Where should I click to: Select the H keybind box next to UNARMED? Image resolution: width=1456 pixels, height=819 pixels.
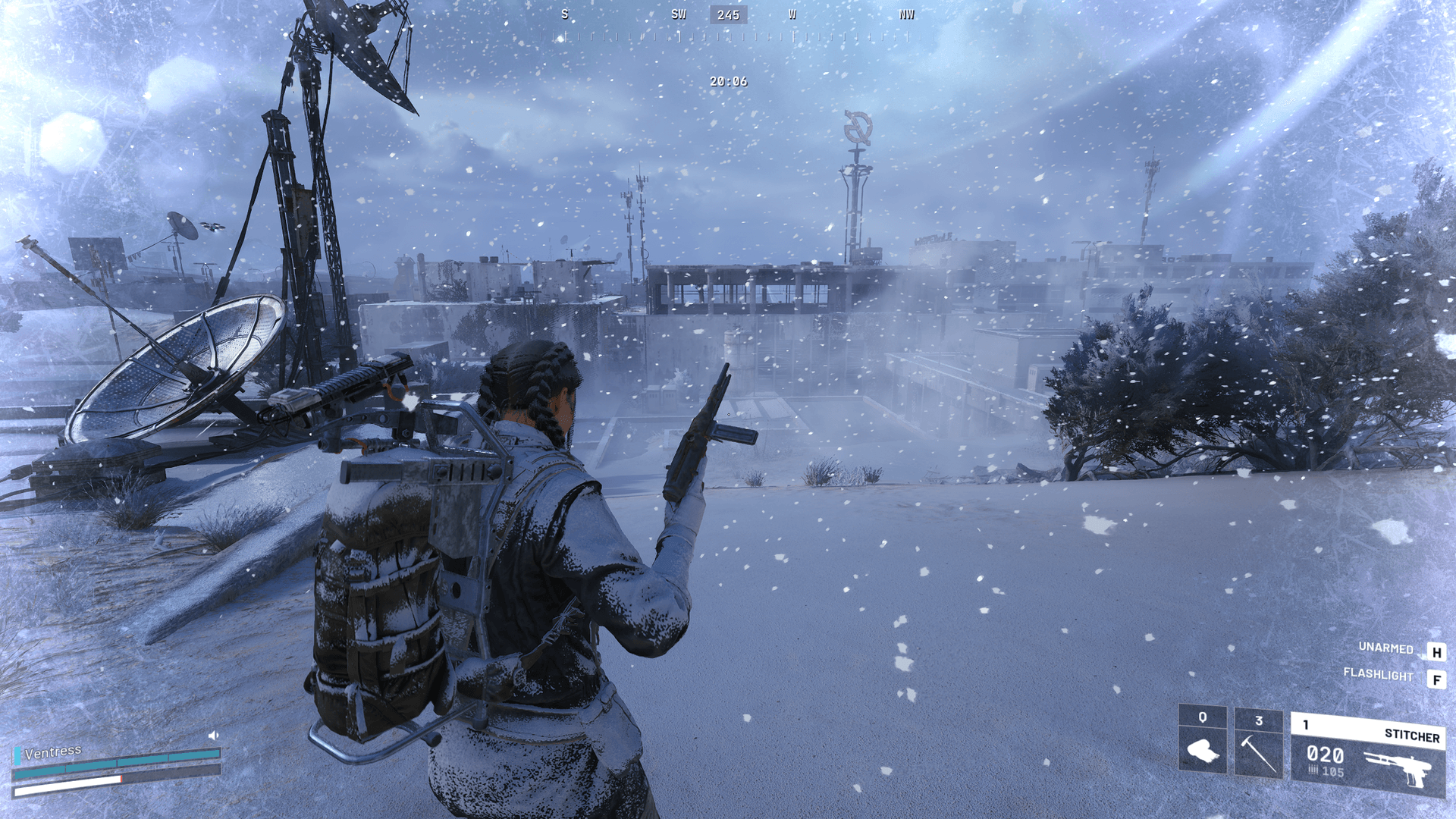pyautogui.click(x=1436, y=651)
